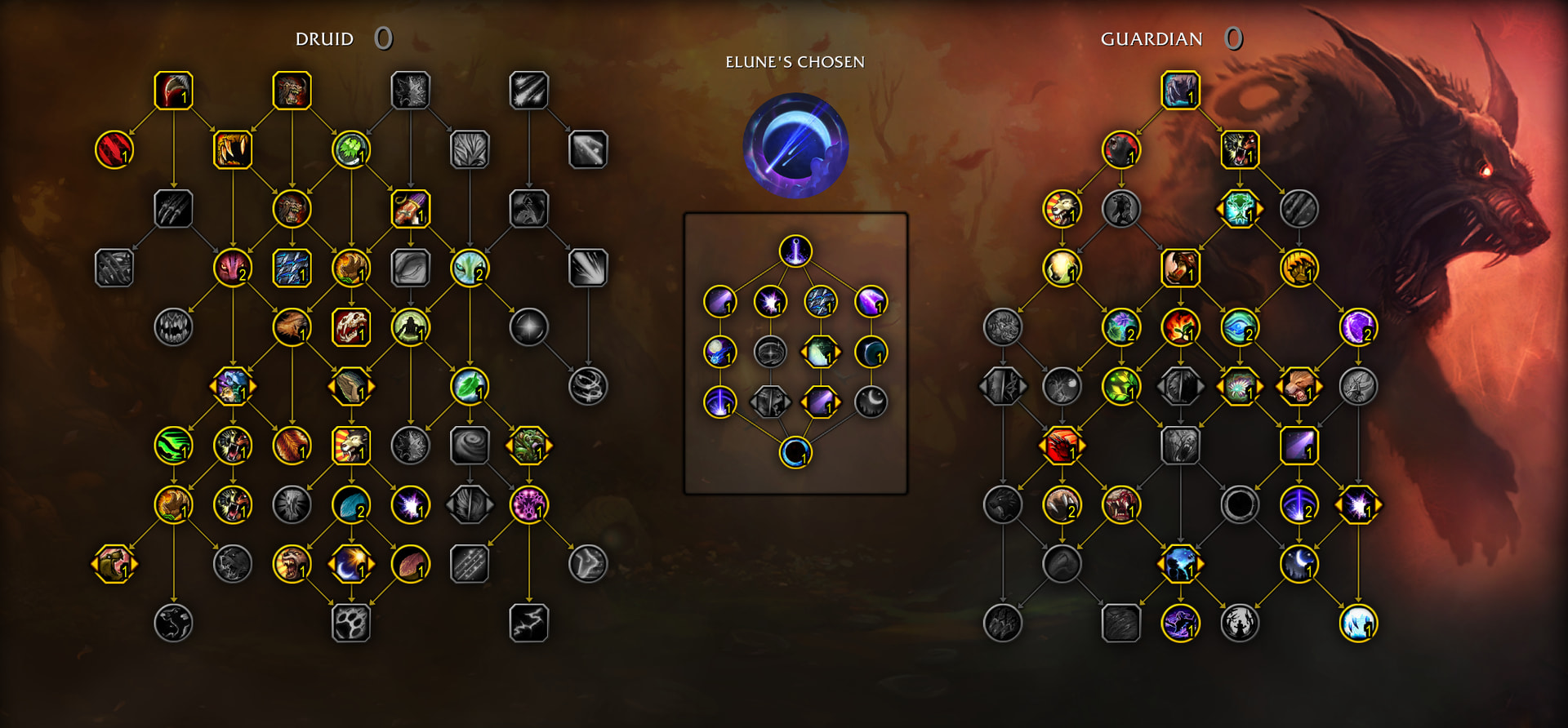Image resolution: width=1568 pixels, height=728 pixels.
Task: Select the flaming flower Guardian talent
Action: [1180, 327]
